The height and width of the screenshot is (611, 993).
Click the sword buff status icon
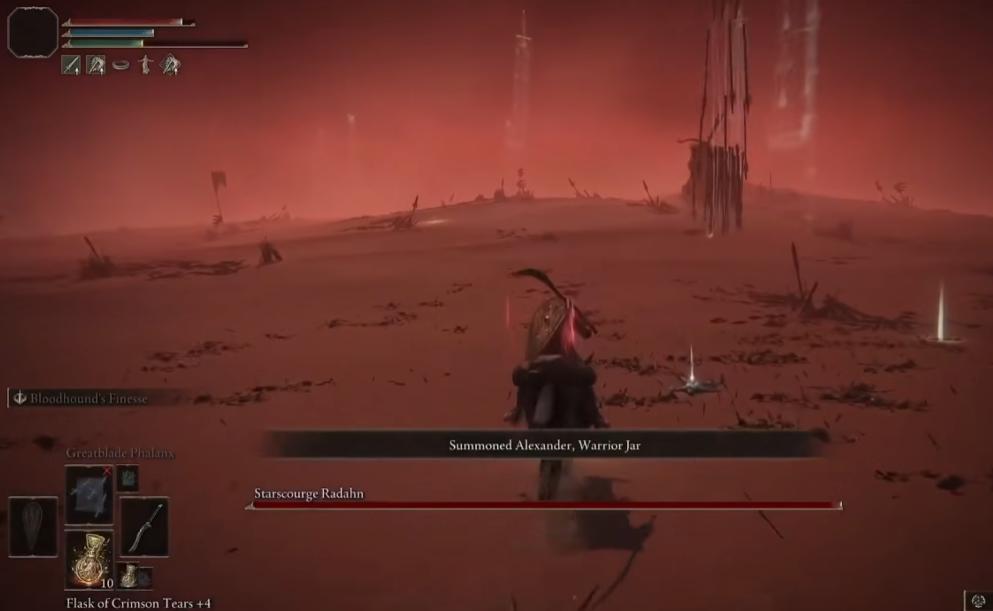(71, 65)
